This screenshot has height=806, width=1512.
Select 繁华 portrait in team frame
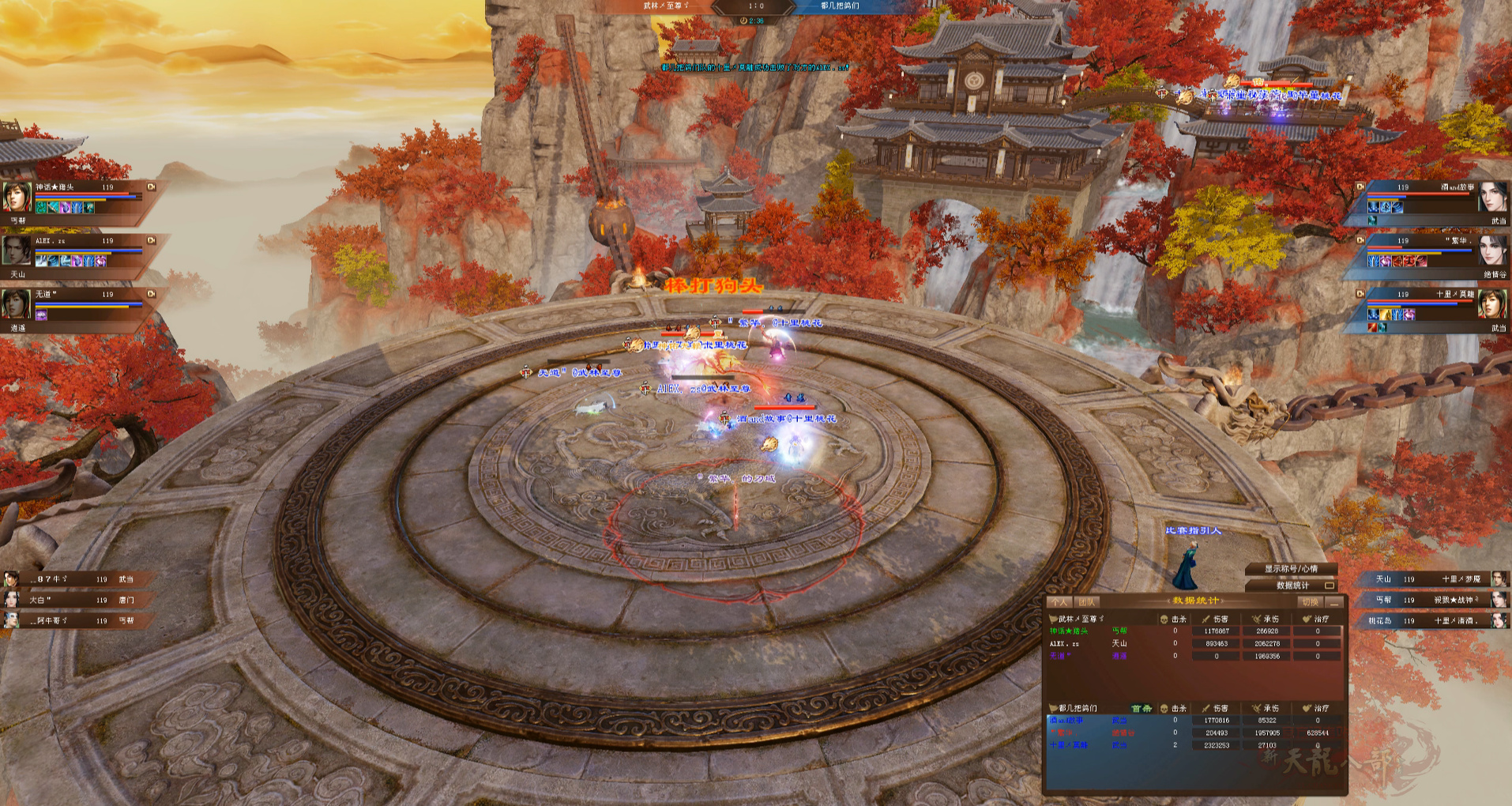click(1492, 250)
